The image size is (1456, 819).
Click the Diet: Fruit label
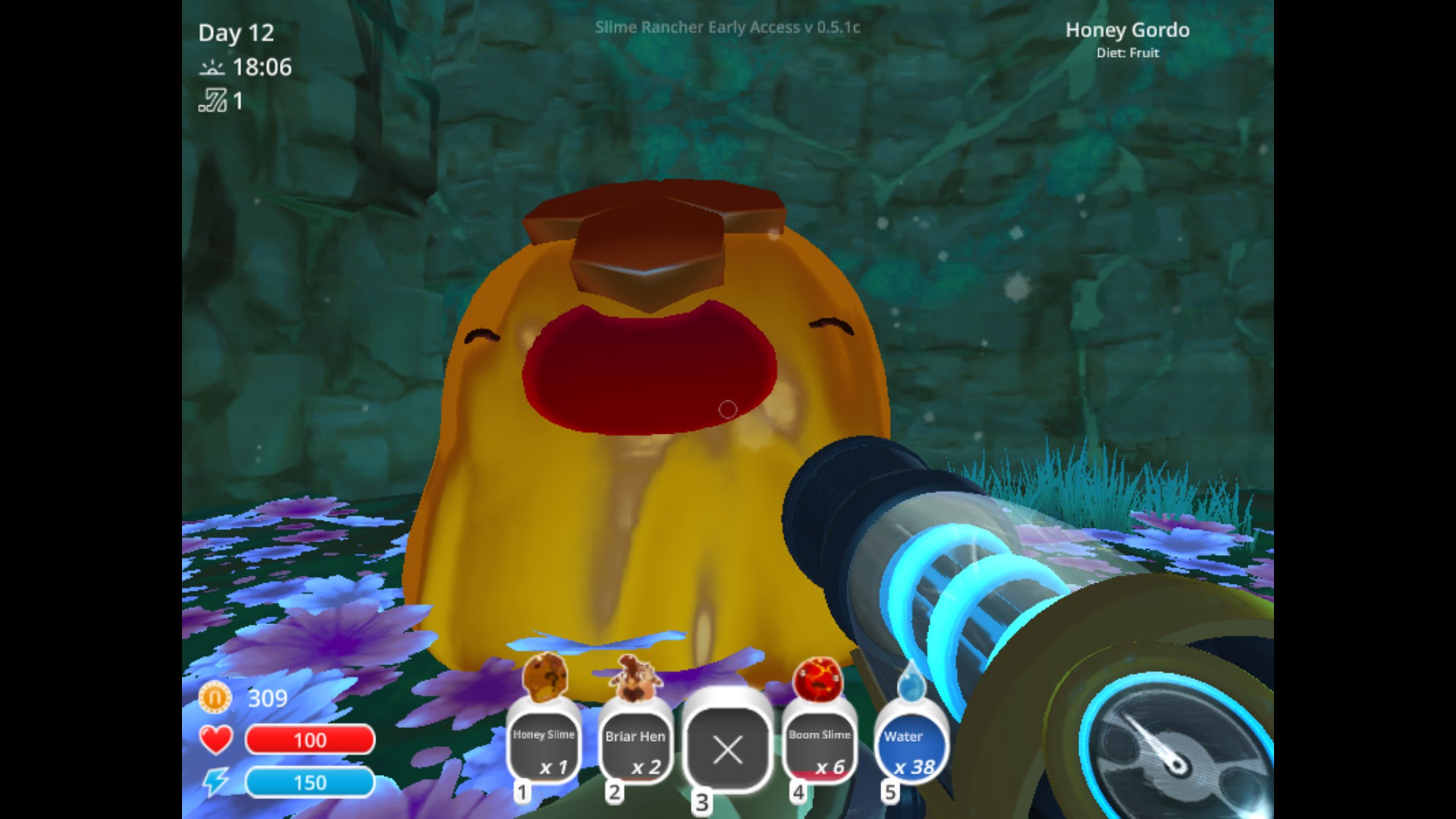[x=1128, y=53]
